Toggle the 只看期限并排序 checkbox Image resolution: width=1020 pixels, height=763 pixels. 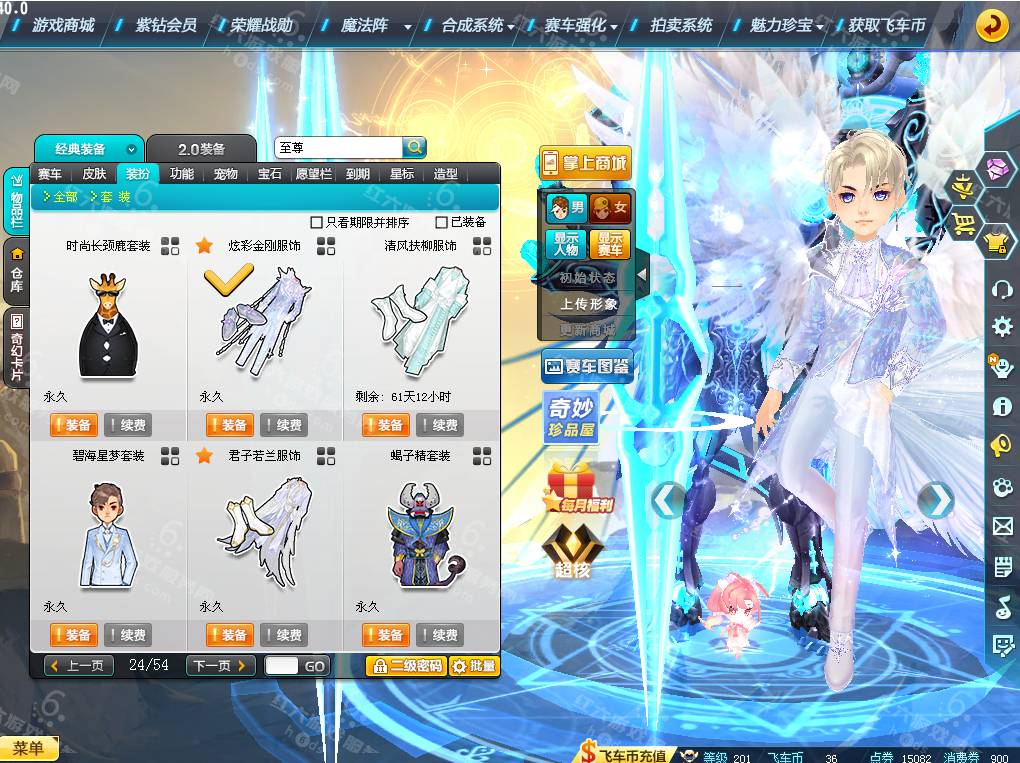tap(317, 222)
